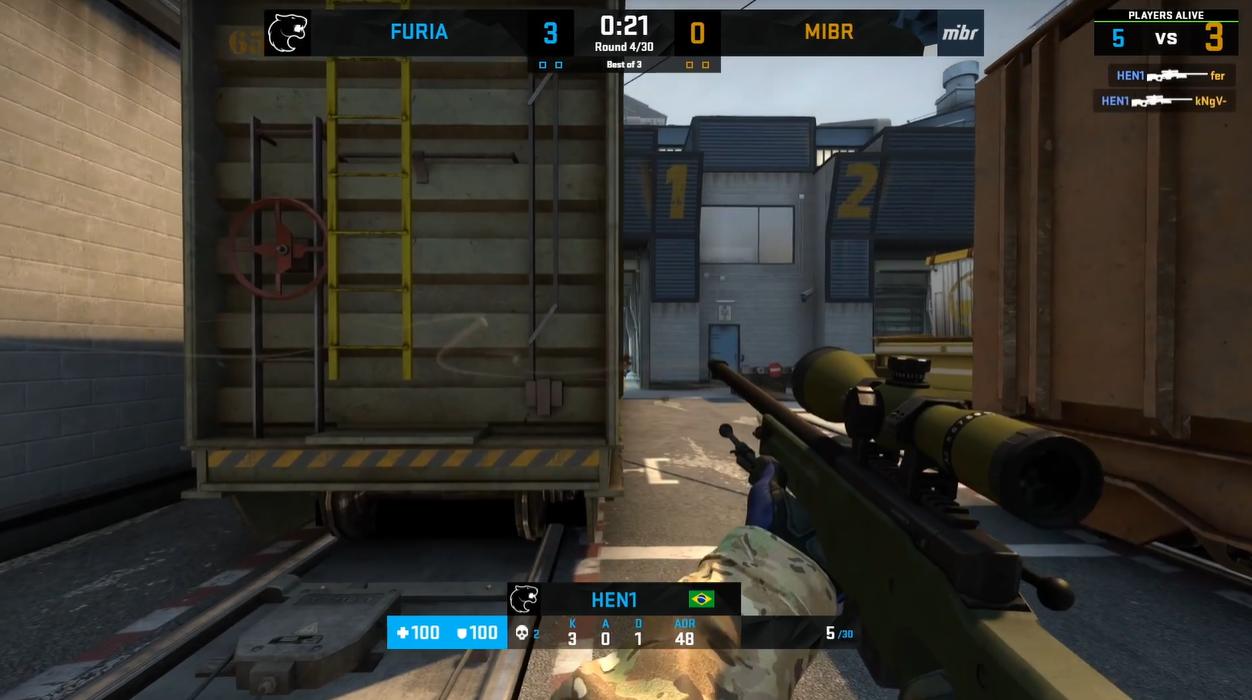
Task: Select the HEN1 spectated player nameplate
Action: click(x=614, y=600)
